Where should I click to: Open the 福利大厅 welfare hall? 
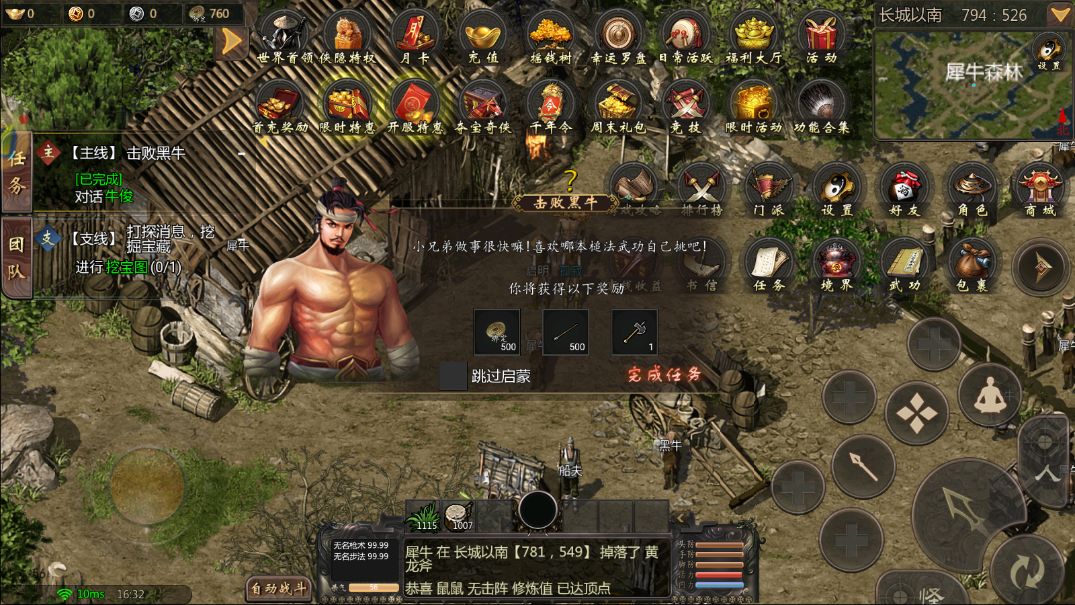coord(755,36)
